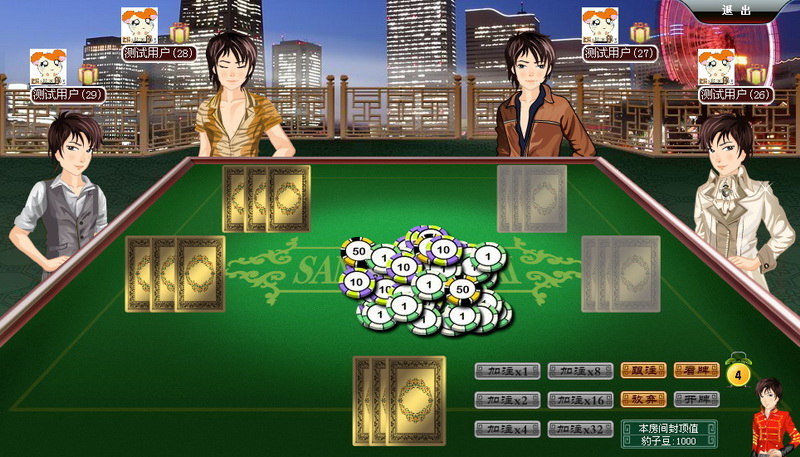
Task: Click the 开牌 showdown button
Action: (696, 399)
